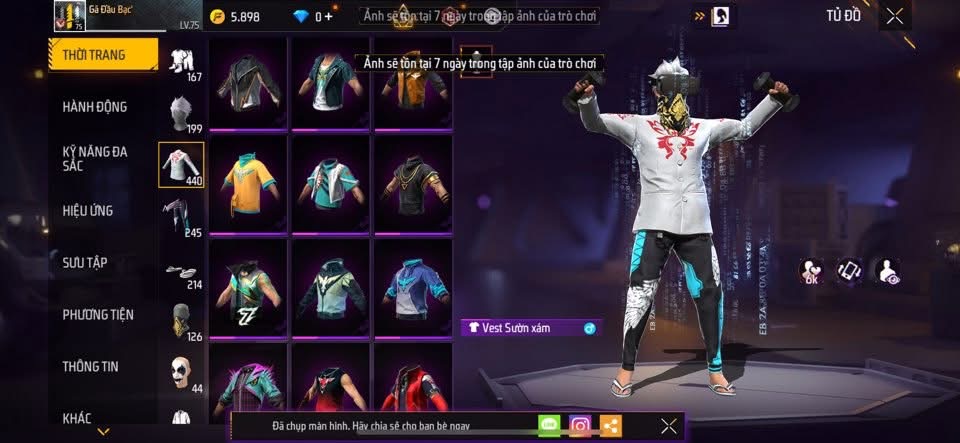Dismiss the screenshot share bar
Screen dimensions: 960x443
pos(669,426)
